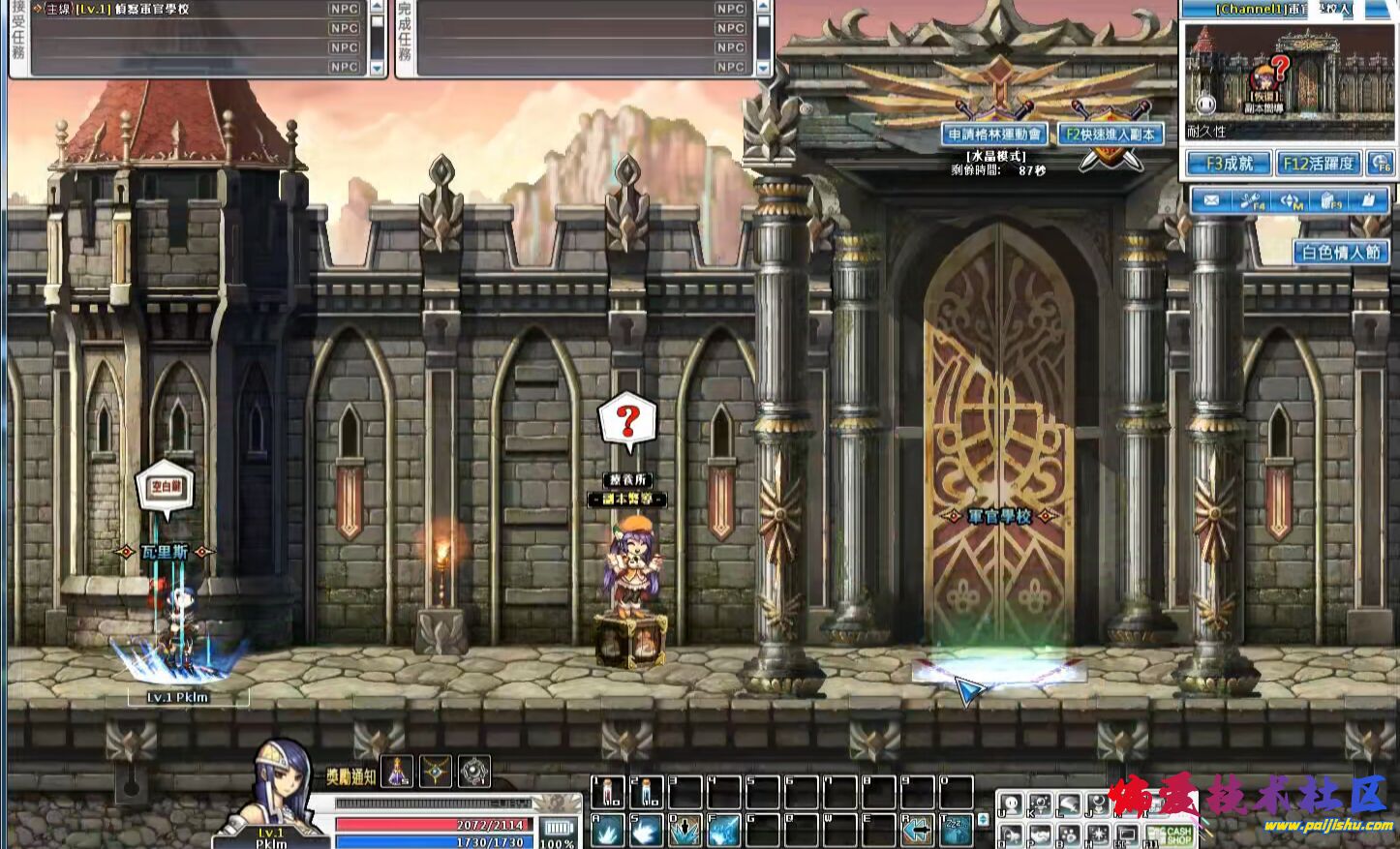The height and width of the screenshot is (849, 1400).
Task: Activate the Zzz rest skill in slot T
Action: (956, 830)
